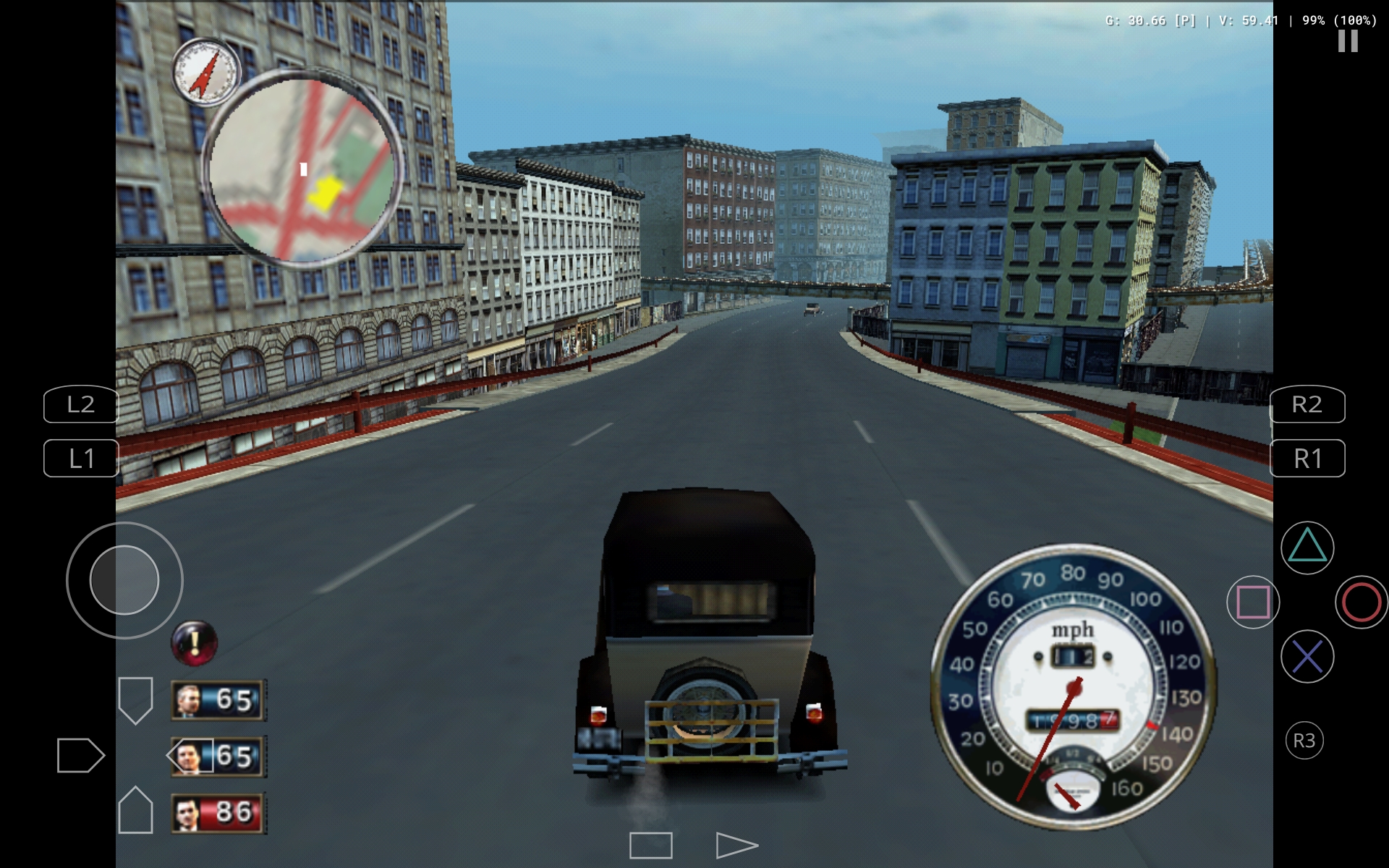Tap the d-pad down button

135,810
